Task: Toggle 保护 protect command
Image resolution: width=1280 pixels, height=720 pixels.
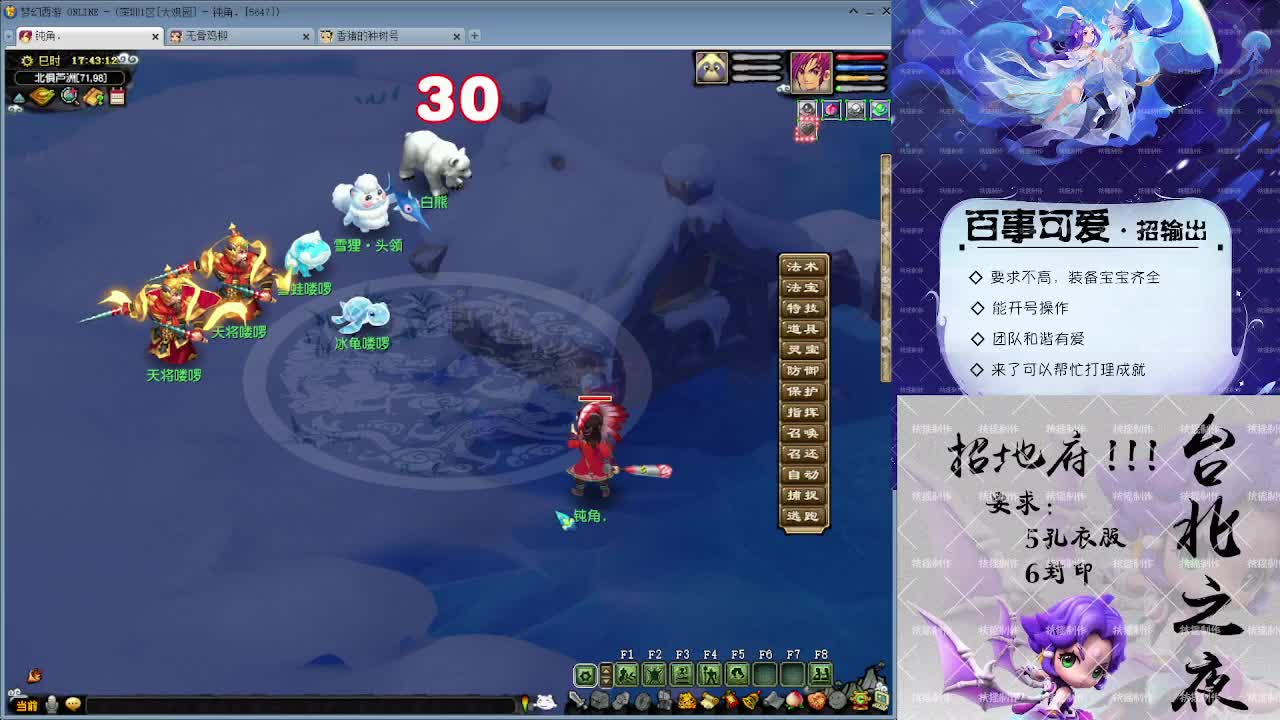Action: pos(805,390)
